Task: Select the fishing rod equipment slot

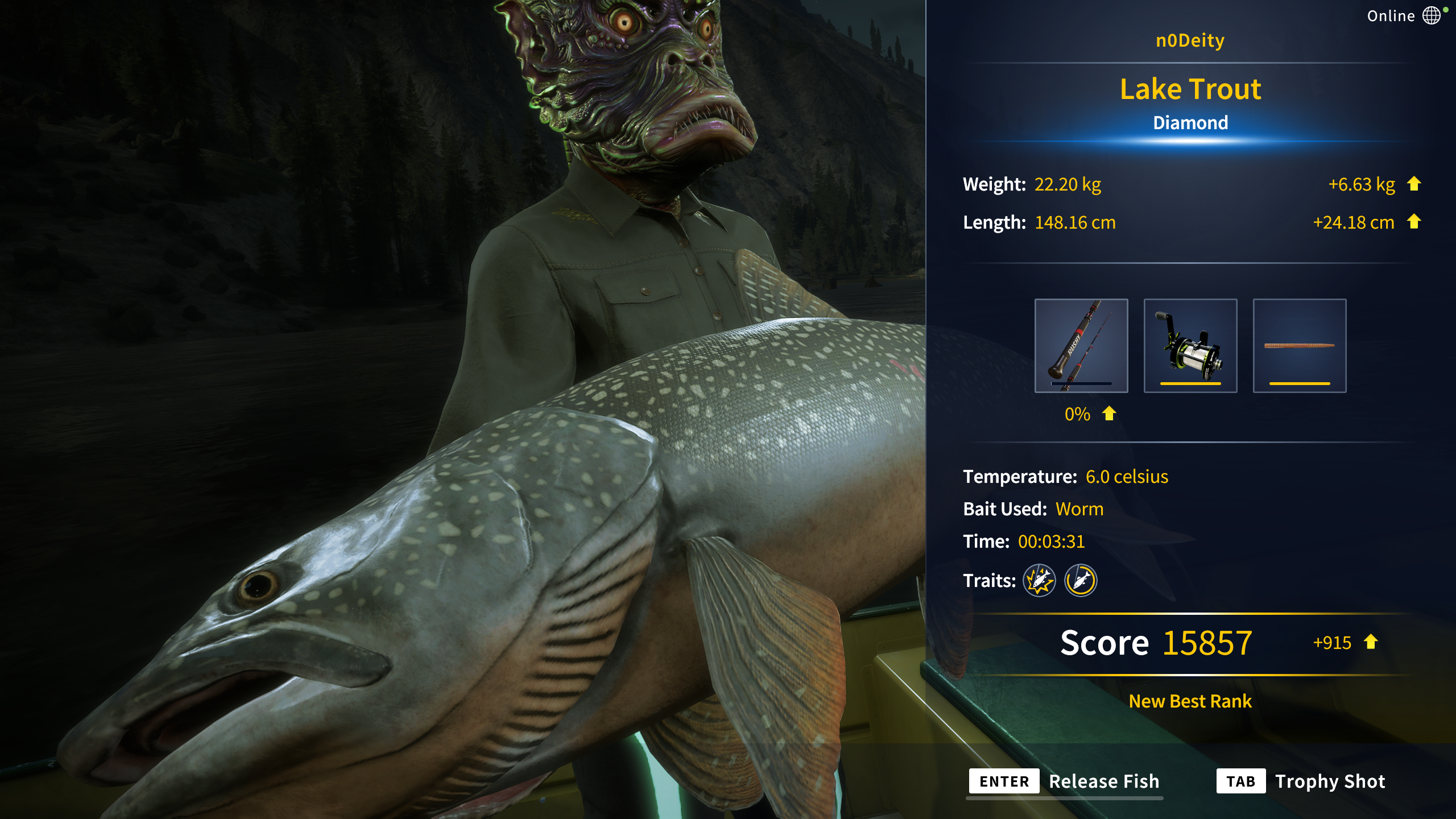Action: point(1081,345)
